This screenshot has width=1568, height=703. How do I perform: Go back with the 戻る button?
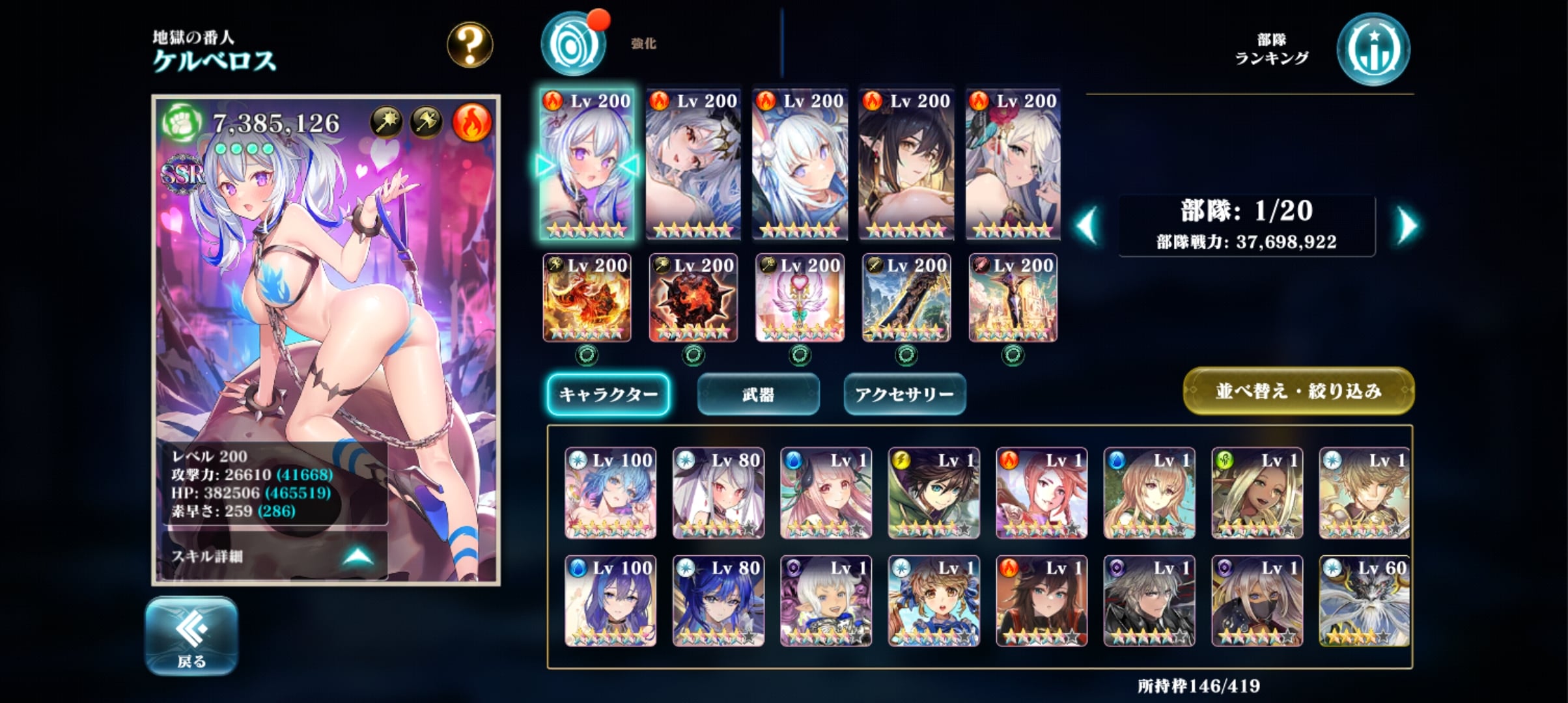click(191, 635)
